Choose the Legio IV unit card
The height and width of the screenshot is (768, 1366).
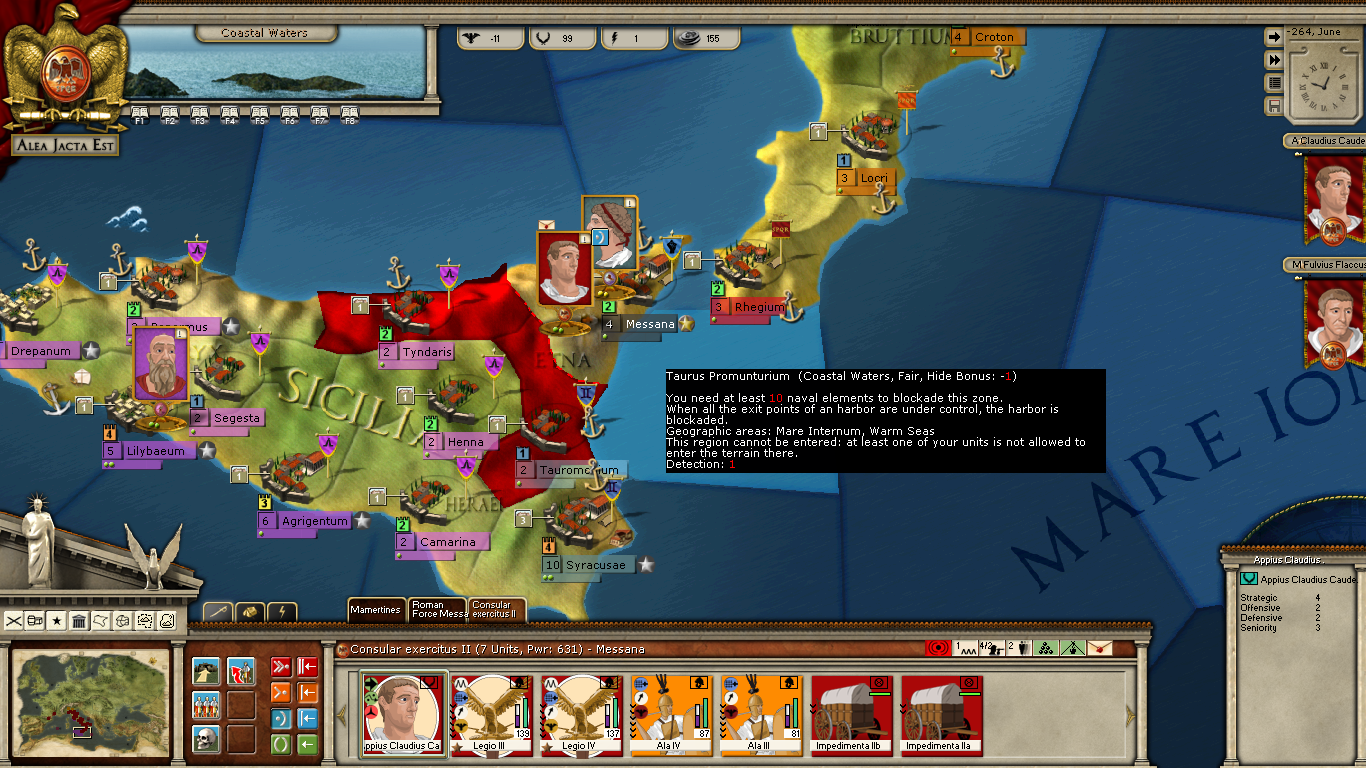[581, 714]
